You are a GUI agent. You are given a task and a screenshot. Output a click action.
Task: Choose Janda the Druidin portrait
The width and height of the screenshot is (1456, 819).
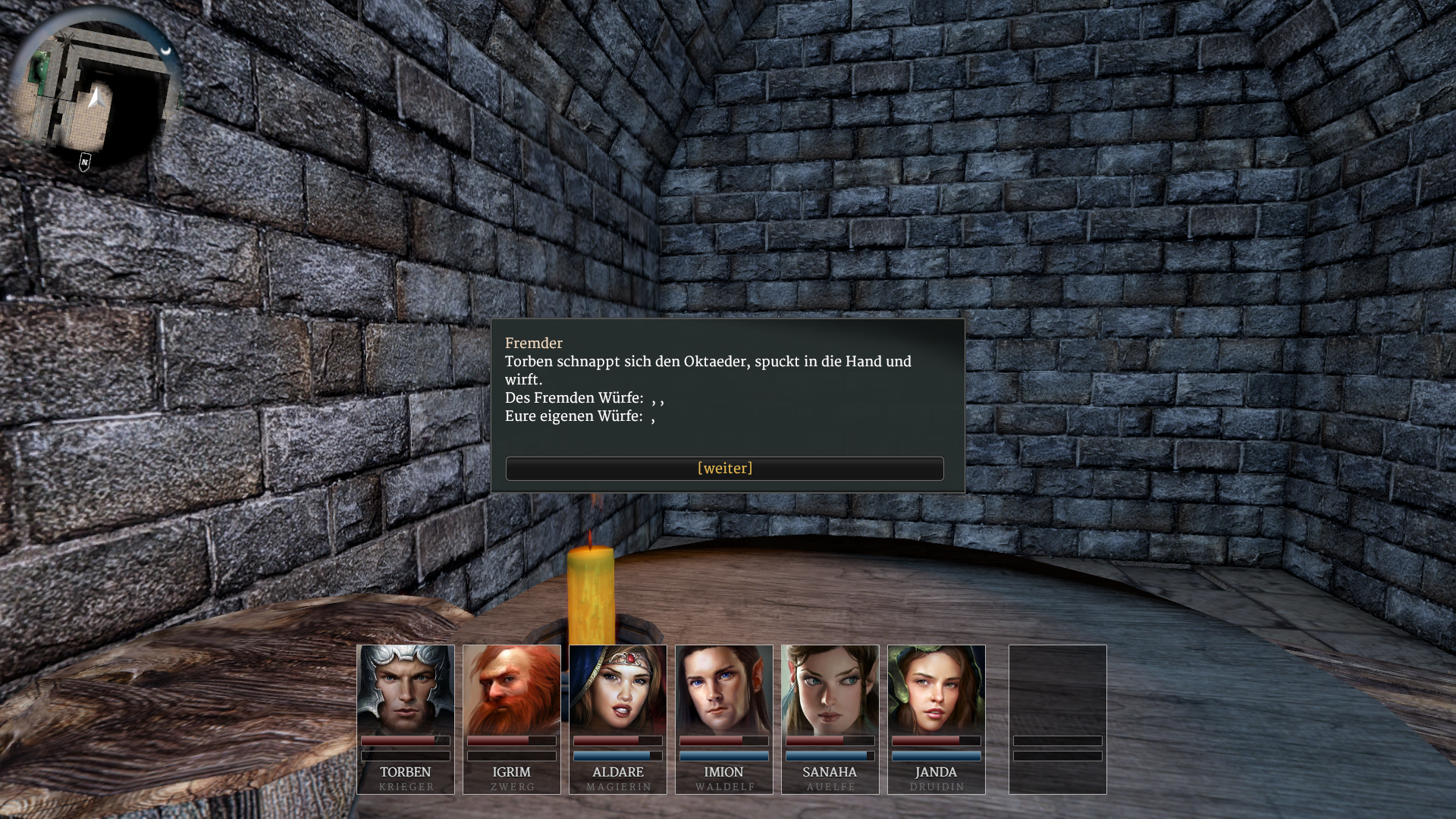click(x=937, y=690)
